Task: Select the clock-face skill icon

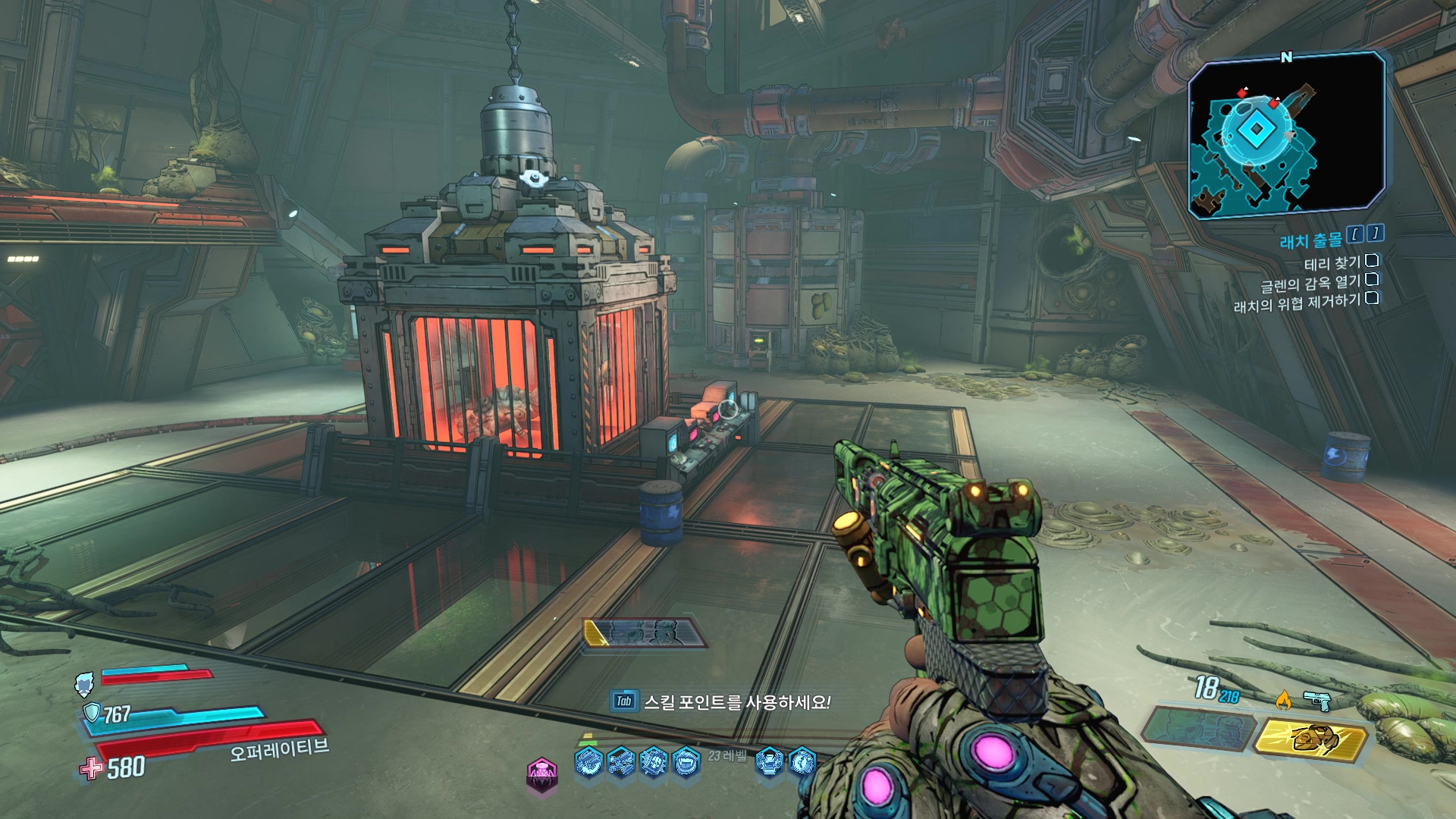Action: [x=802, y=760]
